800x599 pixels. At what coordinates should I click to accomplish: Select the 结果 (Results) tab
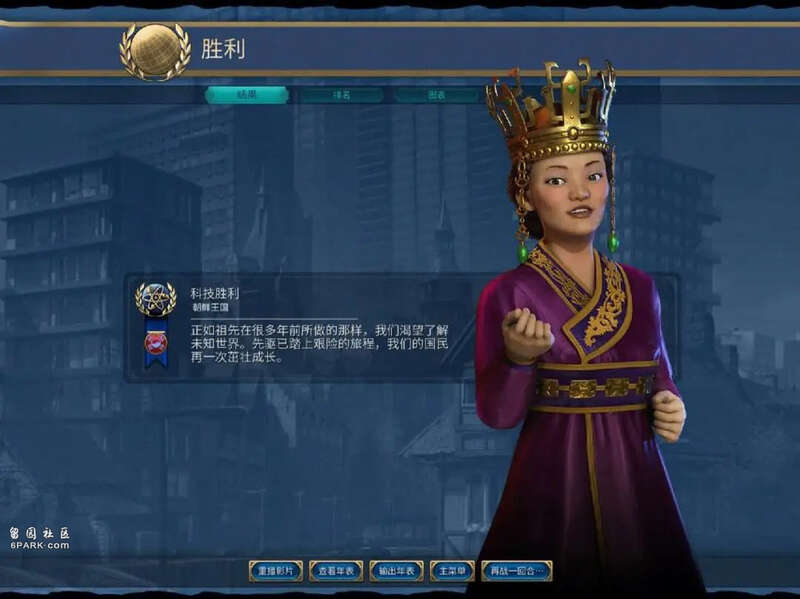pos(247,95)
